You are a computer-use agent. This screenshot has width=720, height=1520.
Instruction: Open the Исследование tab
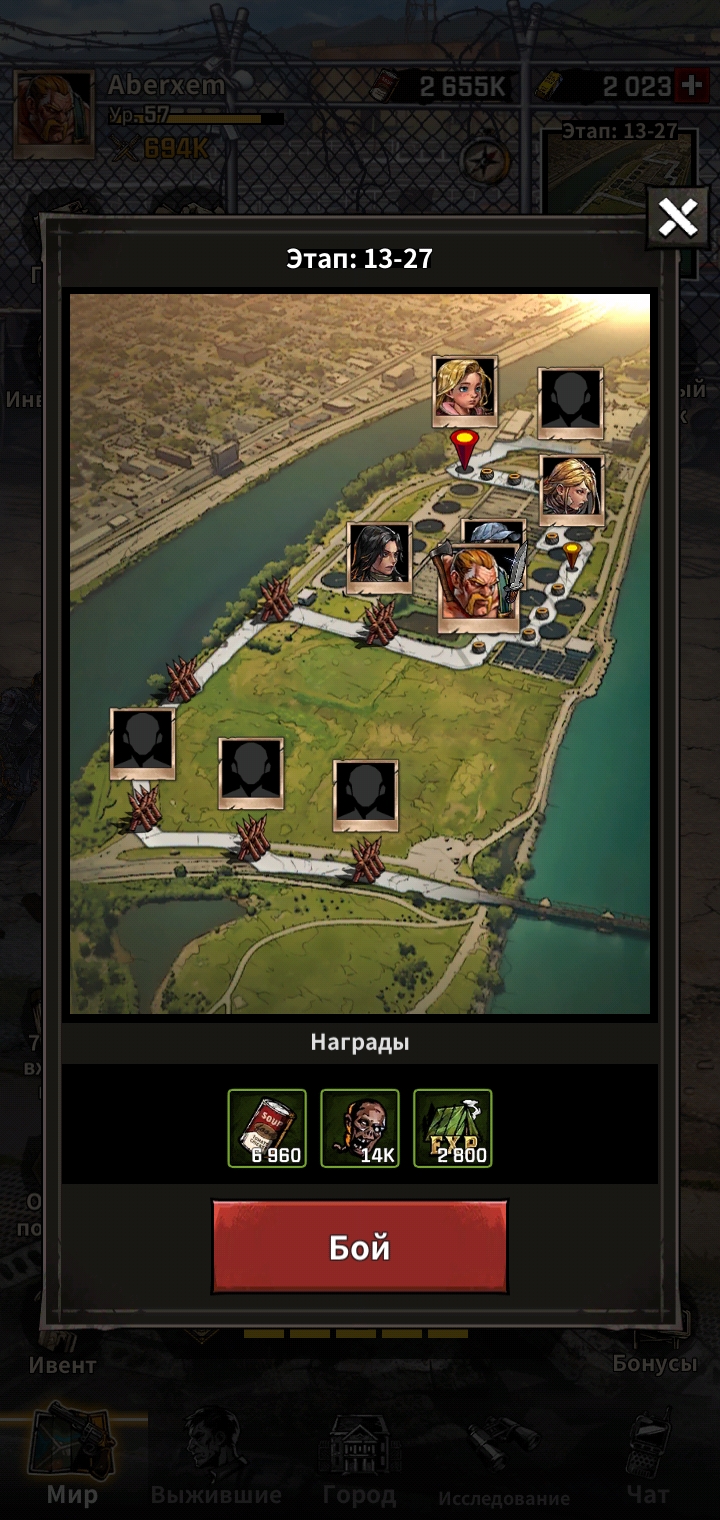click(503, 1460)
